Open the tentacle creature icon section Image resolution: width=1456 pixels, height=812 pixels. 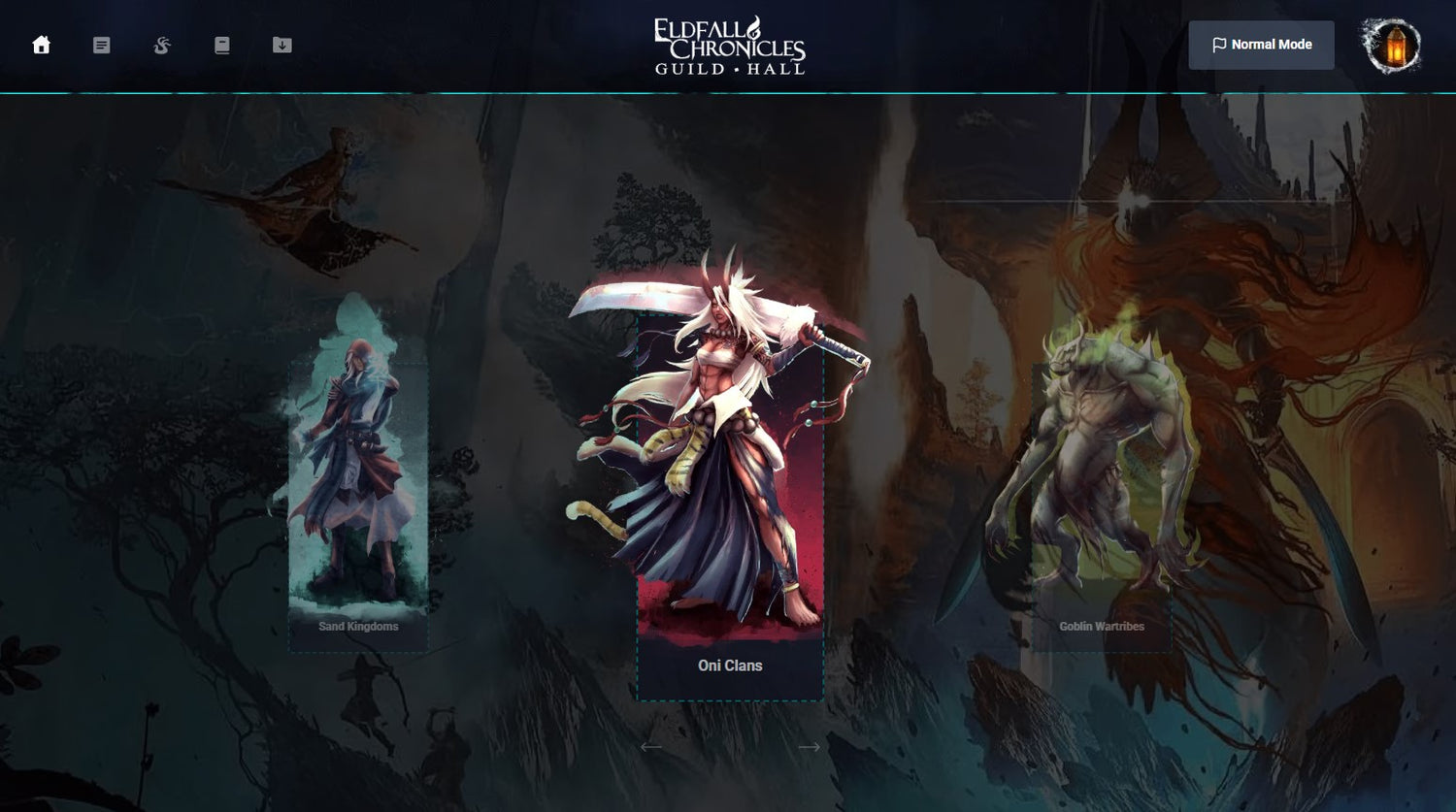[x=162, y=46]
